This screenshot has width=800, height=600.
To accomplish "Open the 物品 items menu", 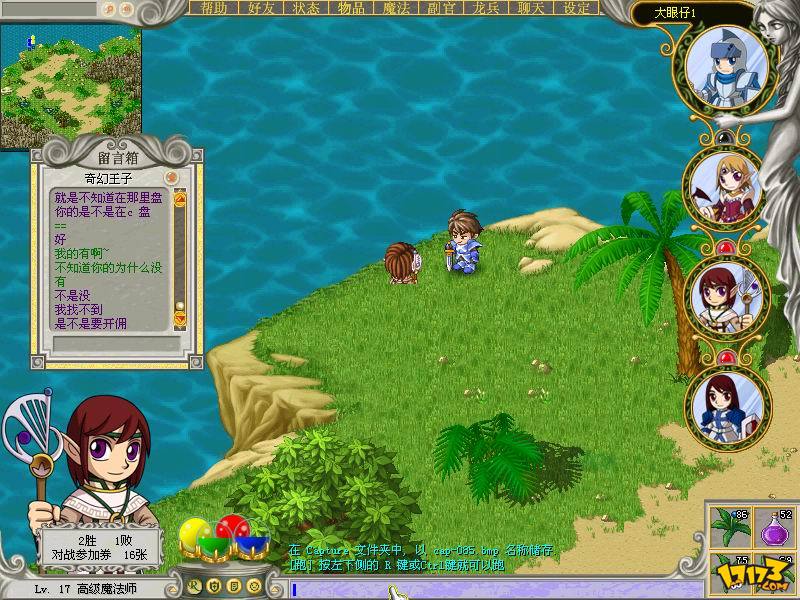I will pos(351,8).
